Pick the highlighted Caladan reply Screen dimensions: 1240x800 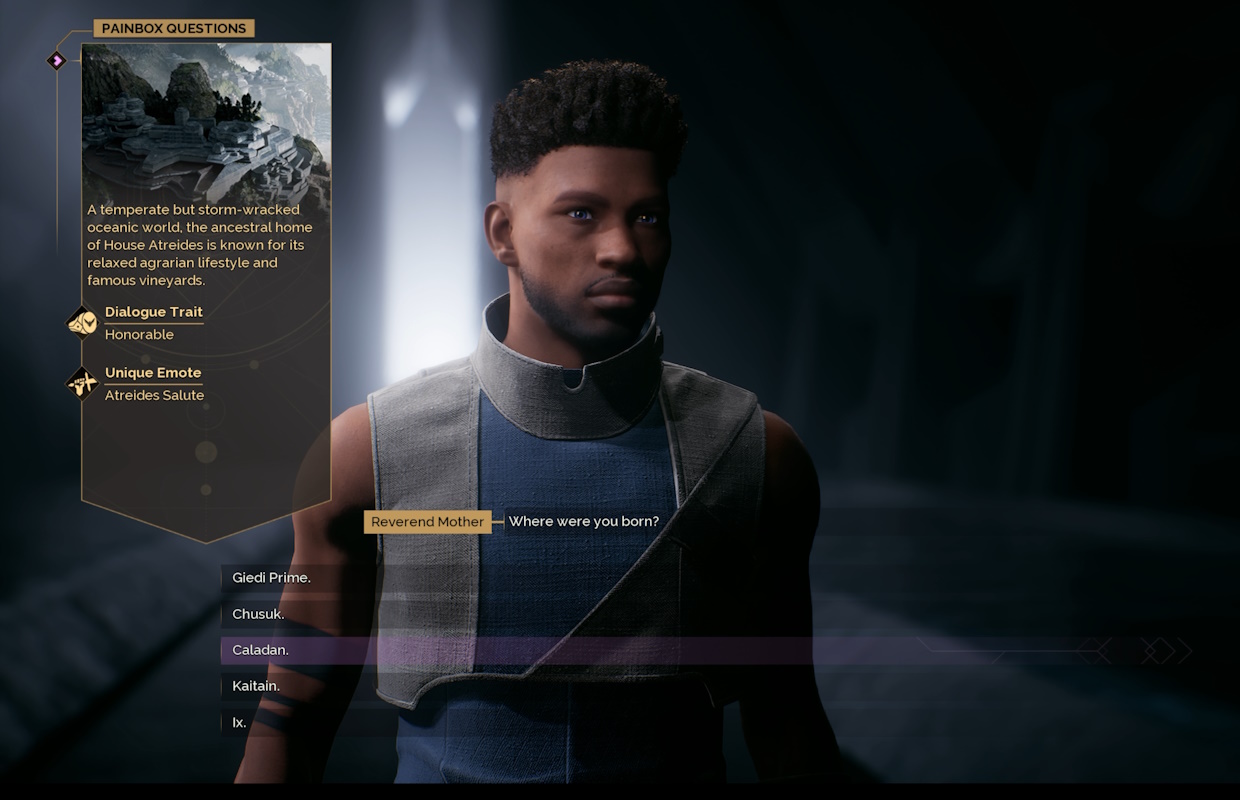coord(260,650)
